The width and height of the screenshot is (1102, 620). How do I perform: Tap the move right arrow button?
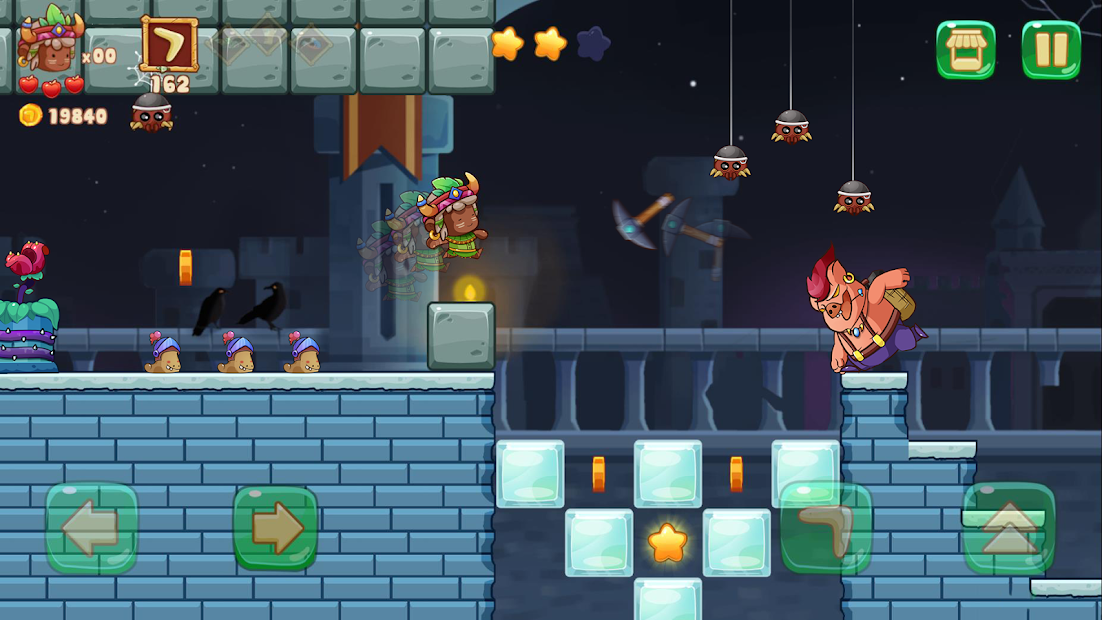(275, 528)
